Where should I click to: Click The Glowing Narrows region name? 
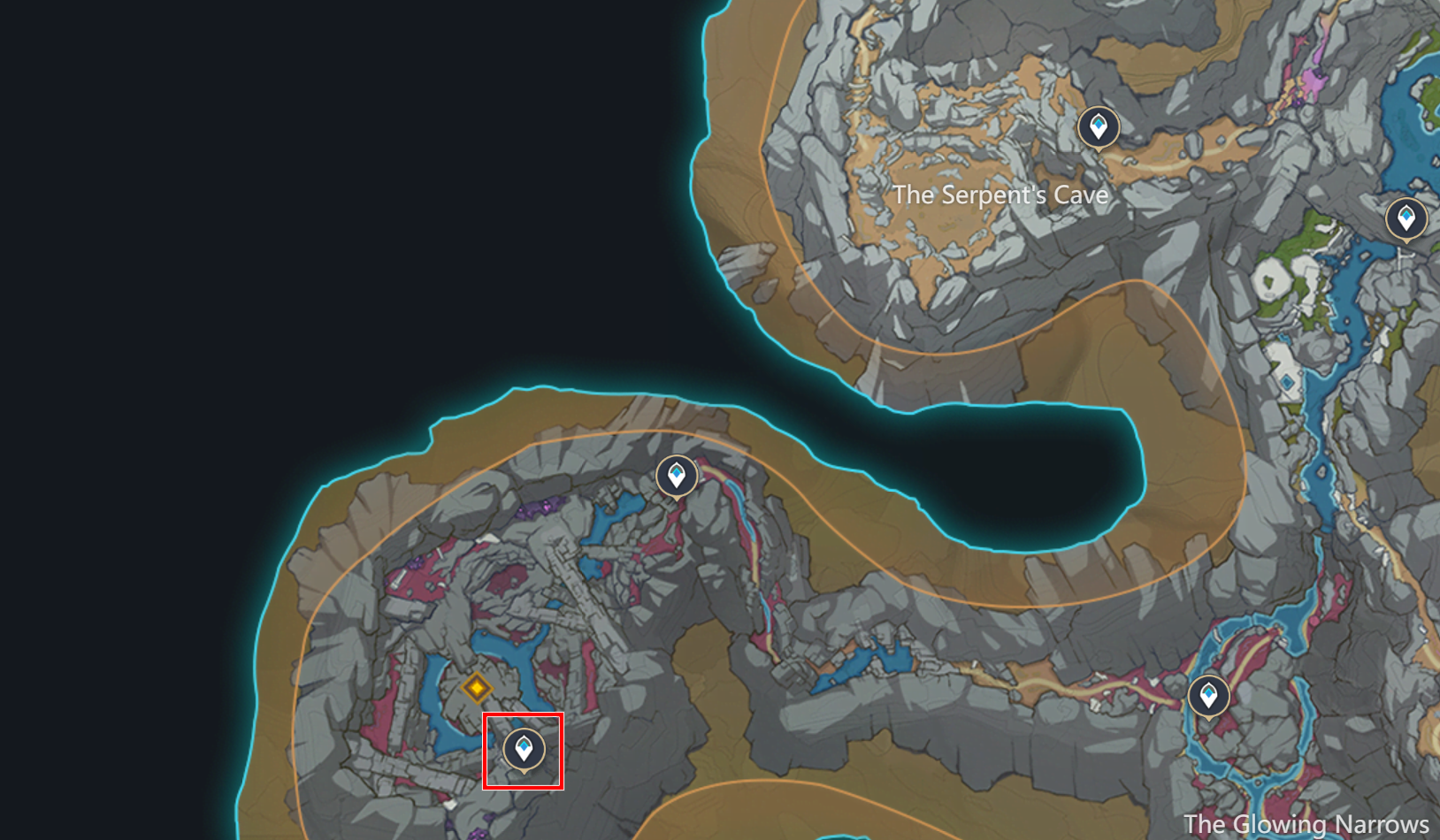1306,823
